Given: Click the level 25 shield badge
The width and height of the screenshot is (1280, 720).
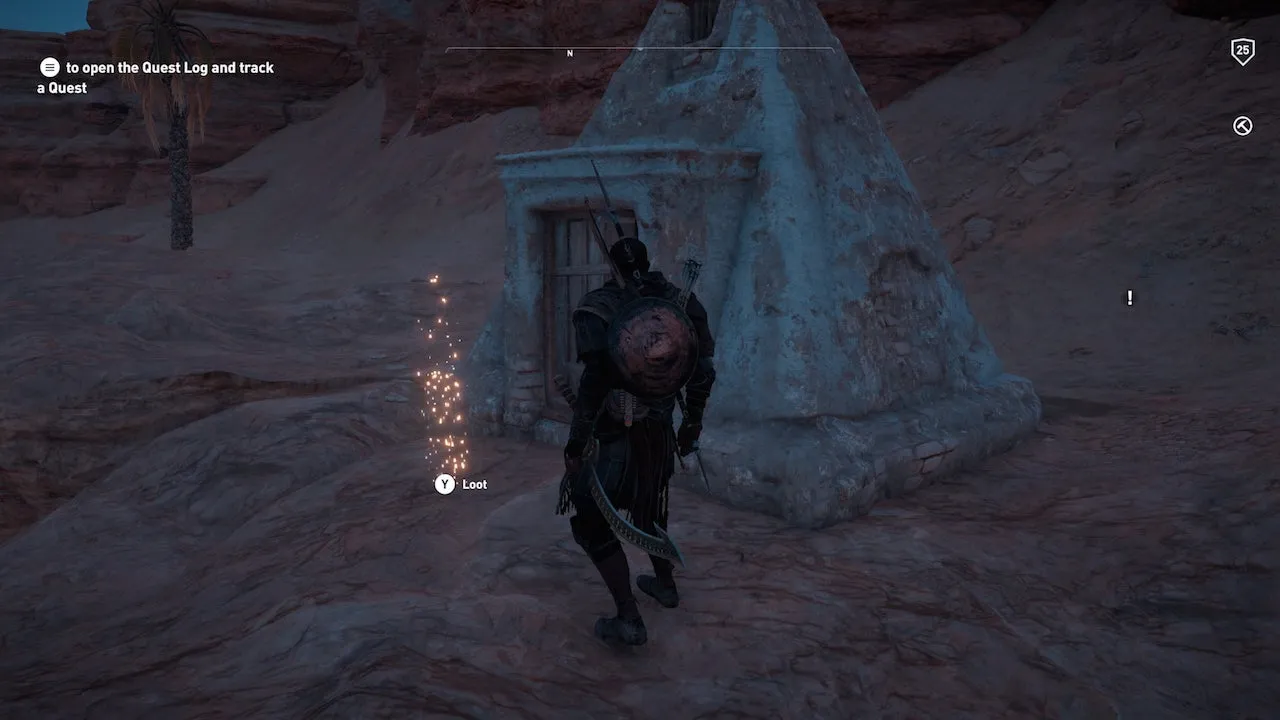Looking at the screenshot, I should pyautogui.click(x=1242, y=51).
